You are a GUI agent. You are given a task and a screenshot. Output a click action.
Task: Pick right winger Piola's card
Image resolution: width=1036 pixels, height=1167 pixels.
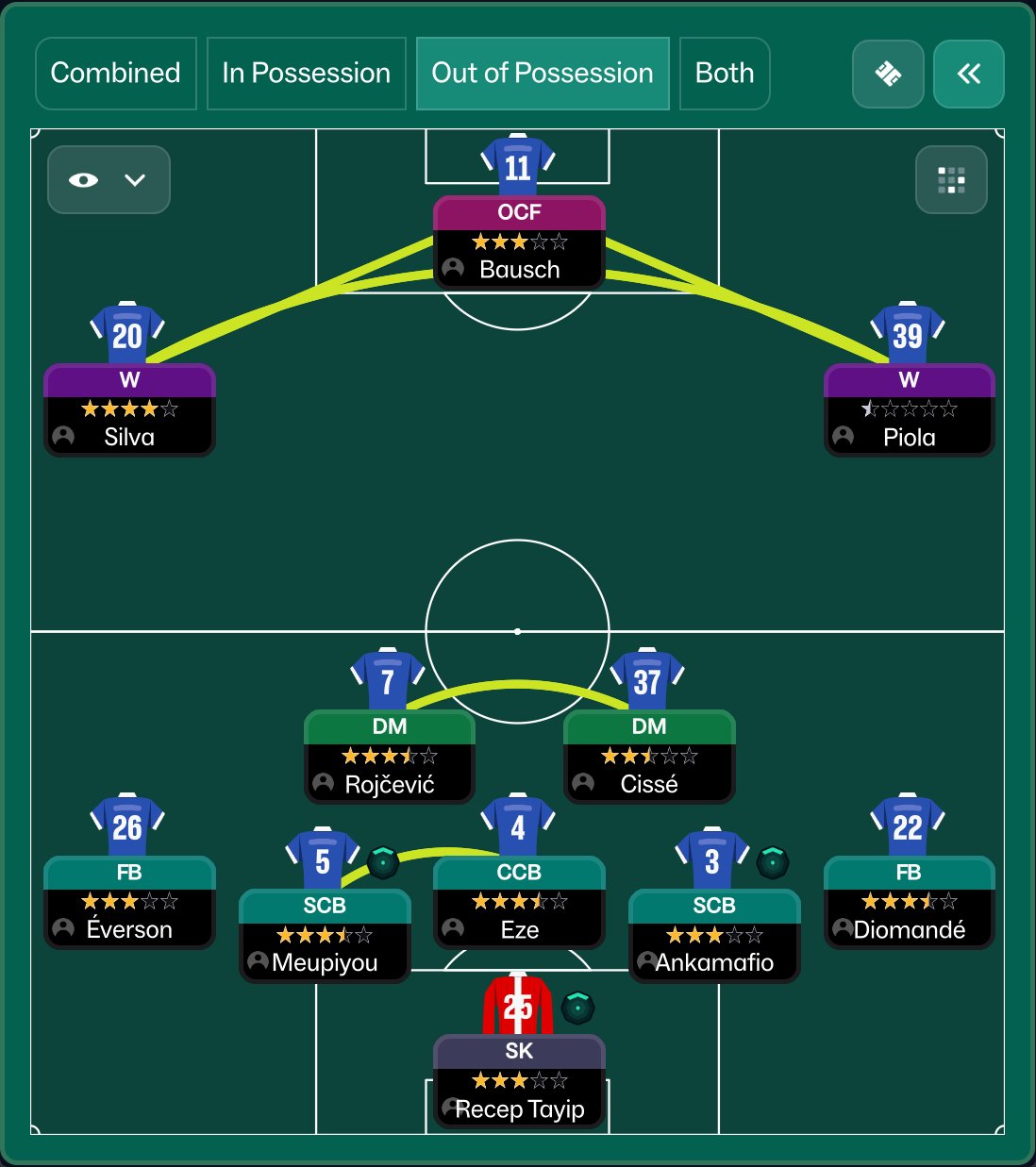click(x=909, y=409)
